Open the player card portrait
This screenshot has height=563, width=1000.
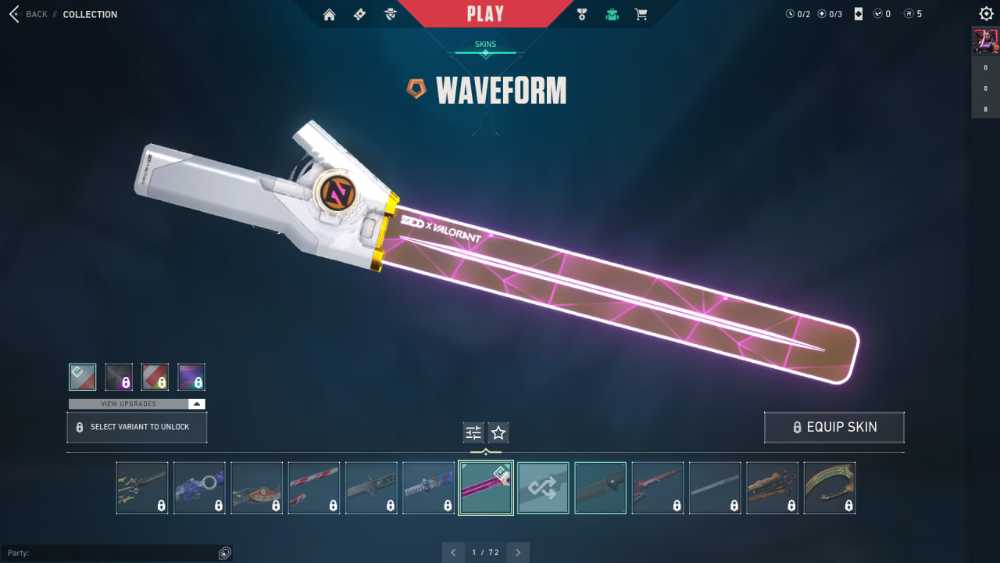point(985,41)
